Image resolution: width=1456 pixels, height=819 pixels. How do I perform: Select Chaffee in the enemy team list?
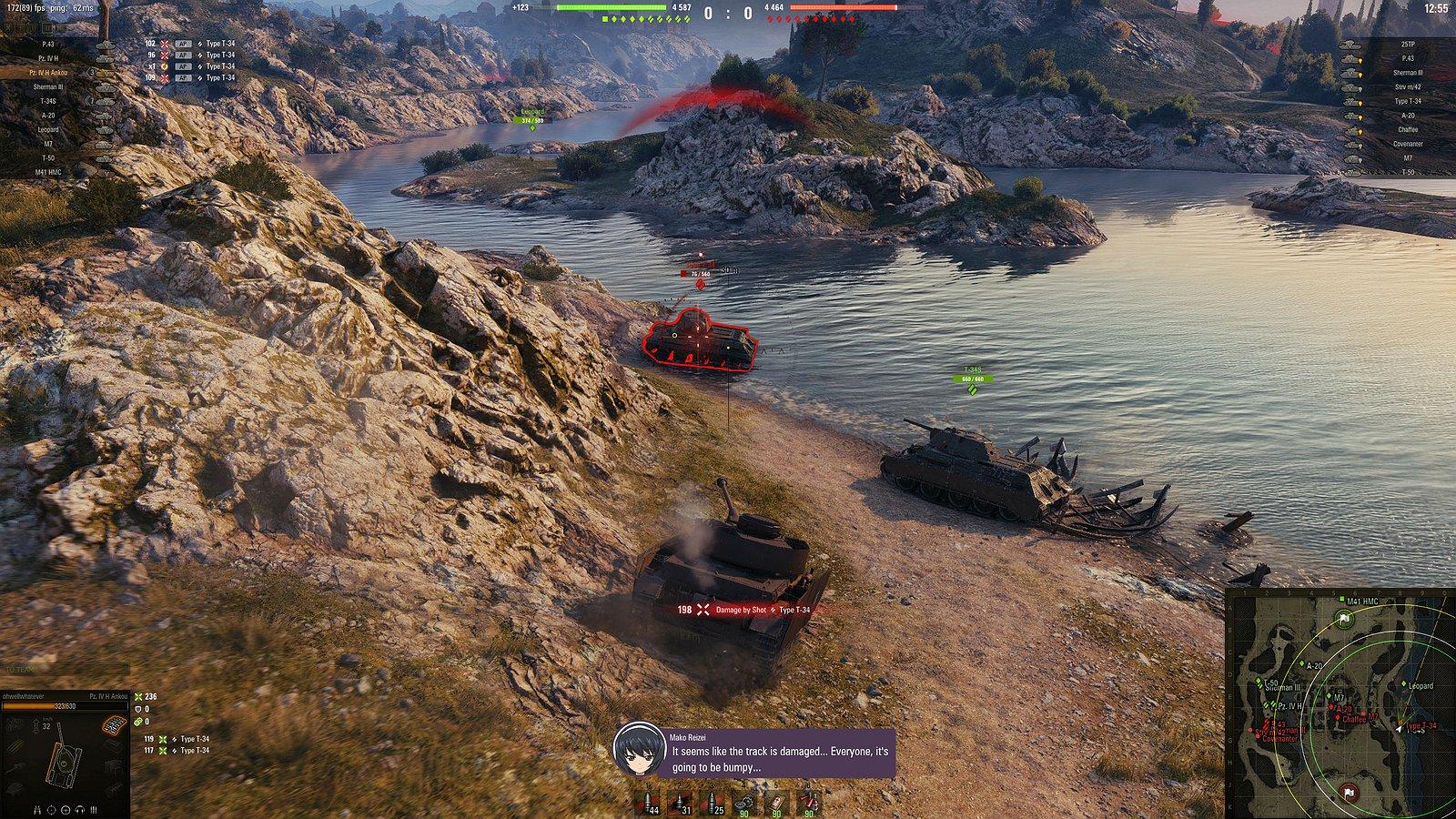(x=1408, y=130)
